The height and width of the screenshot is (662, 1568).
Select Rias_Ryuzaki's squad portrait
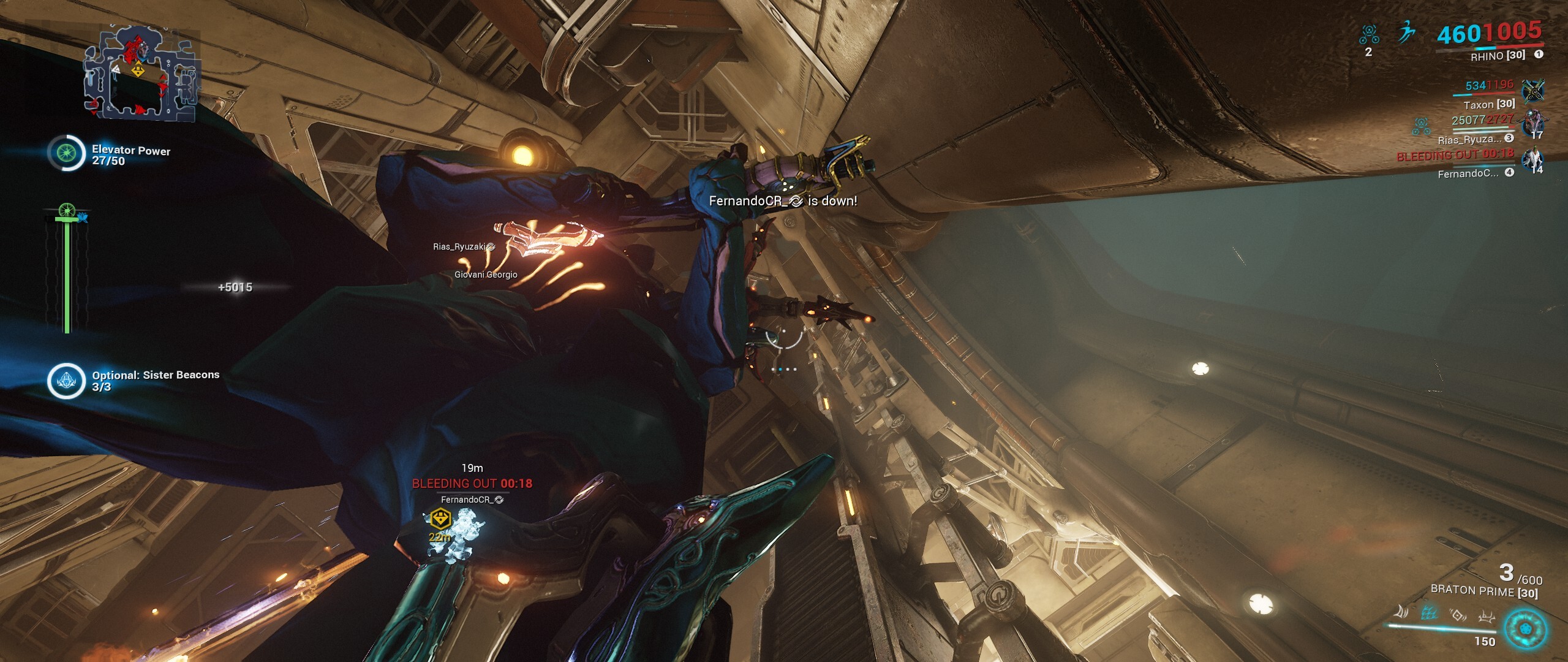(1534, 124)
